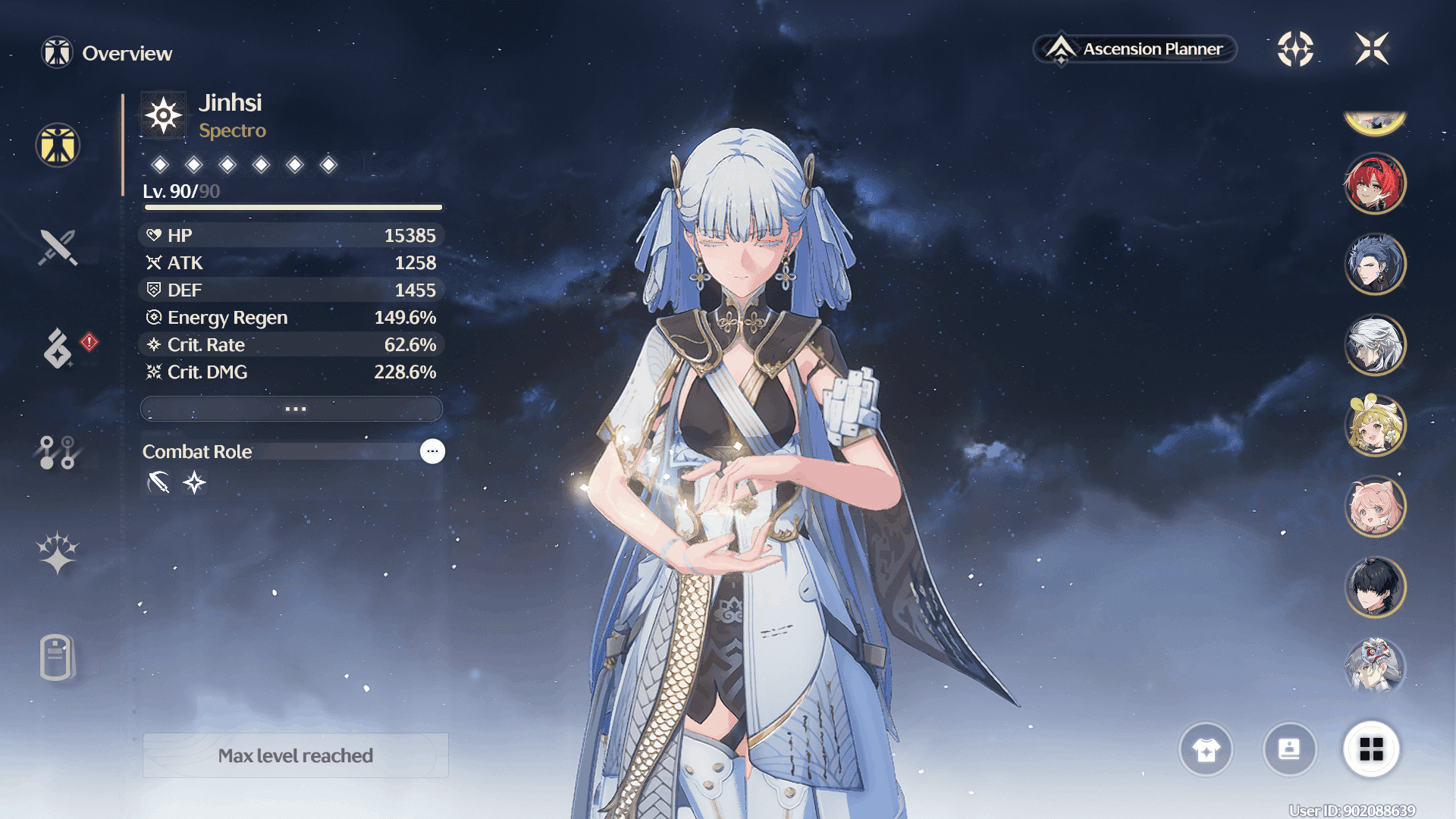The height and width of the screenshot is (819, 1456).
Task: Select the Overview figure tab in sidebar
Action: [58, 145]
